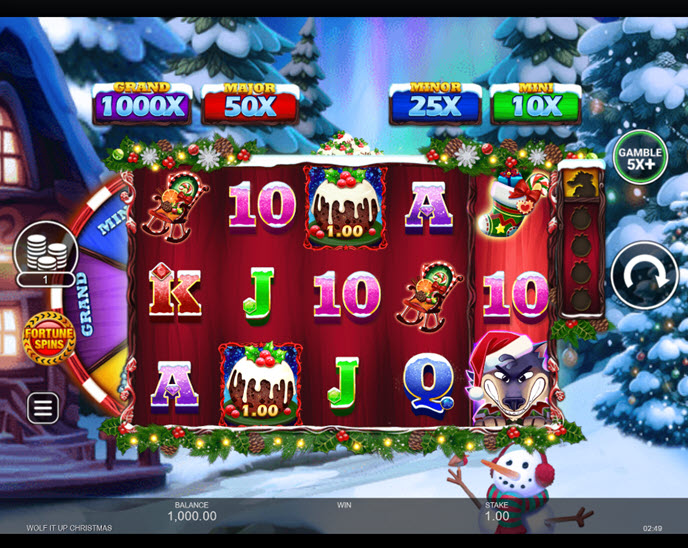Open the Fortune Spins option
This screenshot has width=688, height=548.
click(49, 338)
